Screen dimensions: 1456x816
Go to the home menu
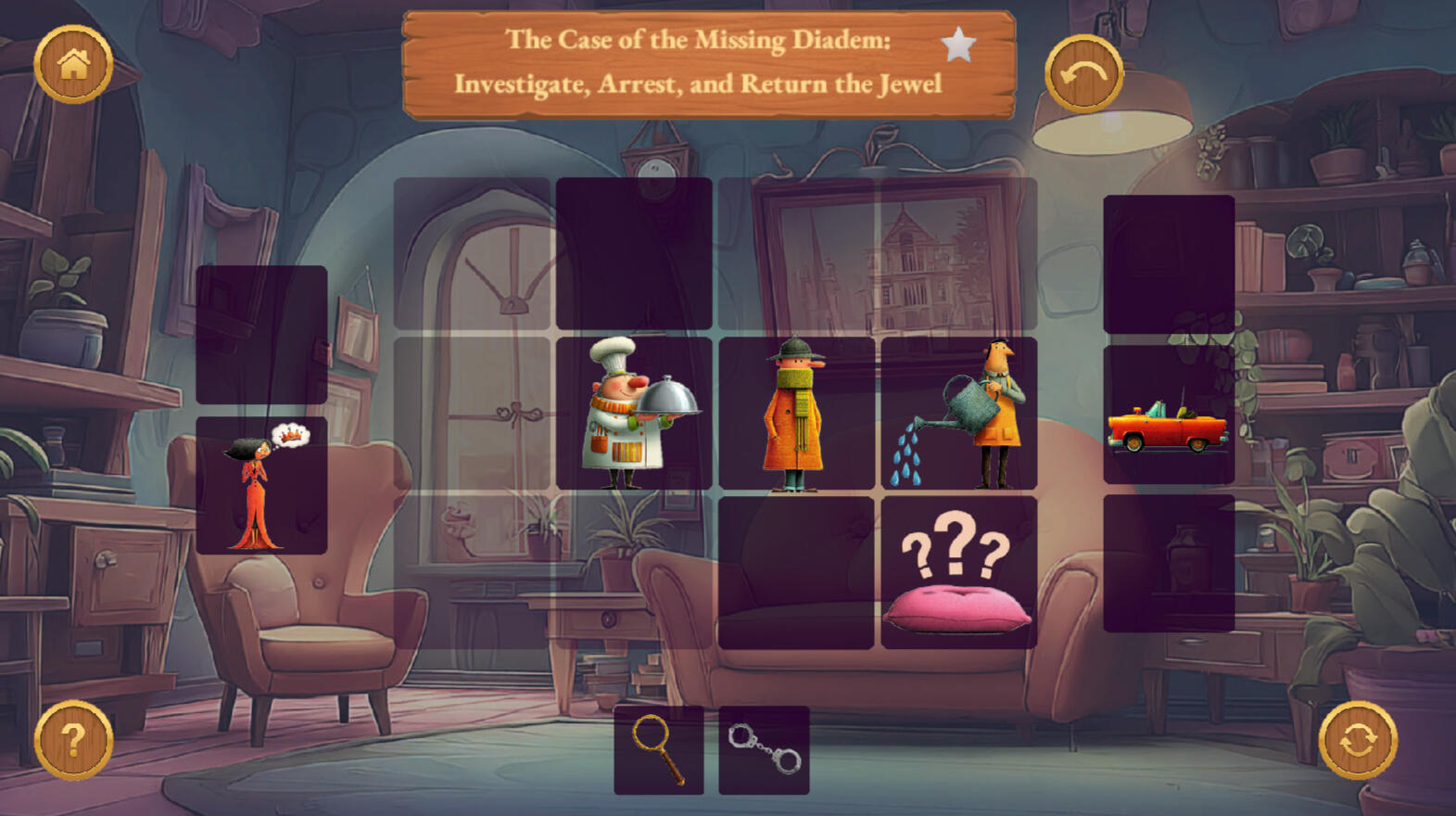73,64
